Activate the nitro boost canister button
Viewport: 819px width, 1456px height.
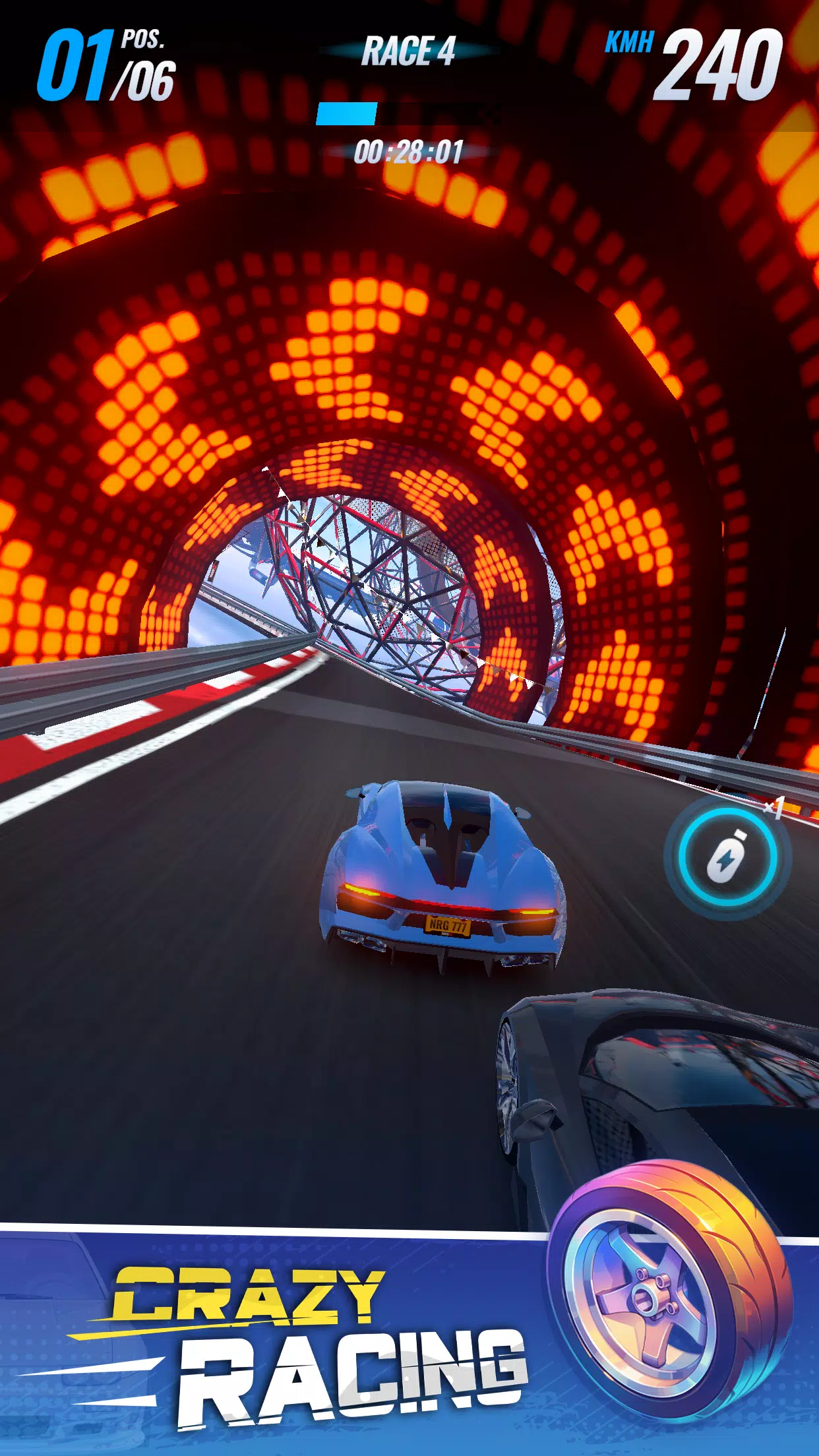[727, 856]
